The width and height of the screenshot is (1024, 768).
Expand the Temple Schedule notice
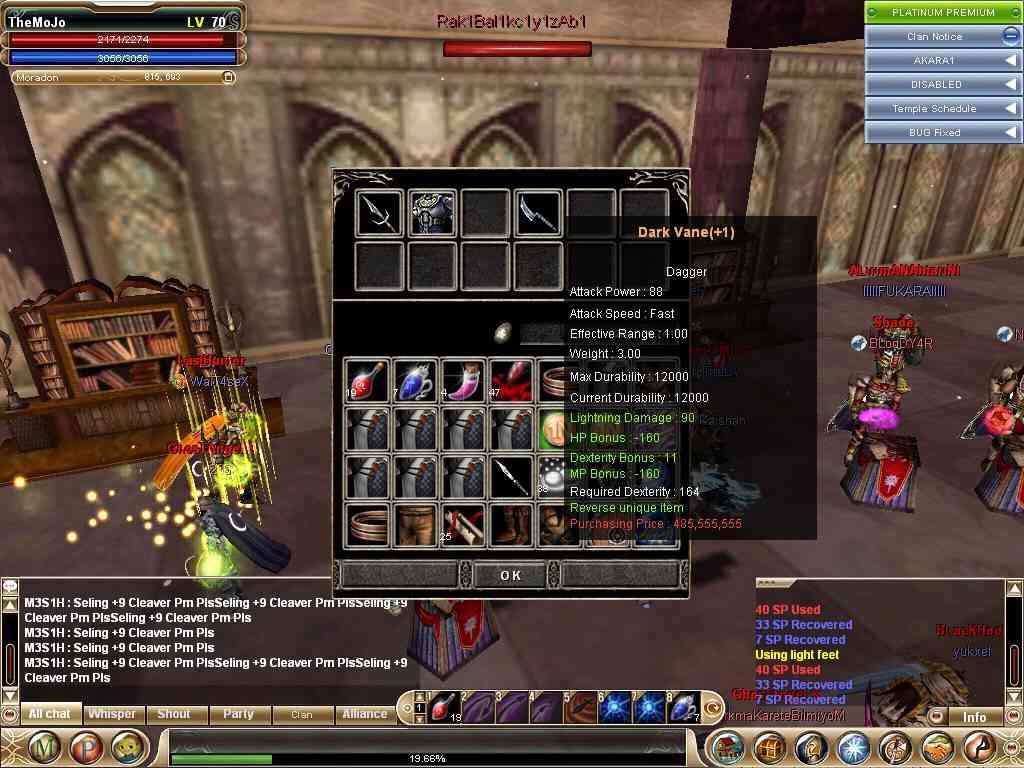[1010, 108]
